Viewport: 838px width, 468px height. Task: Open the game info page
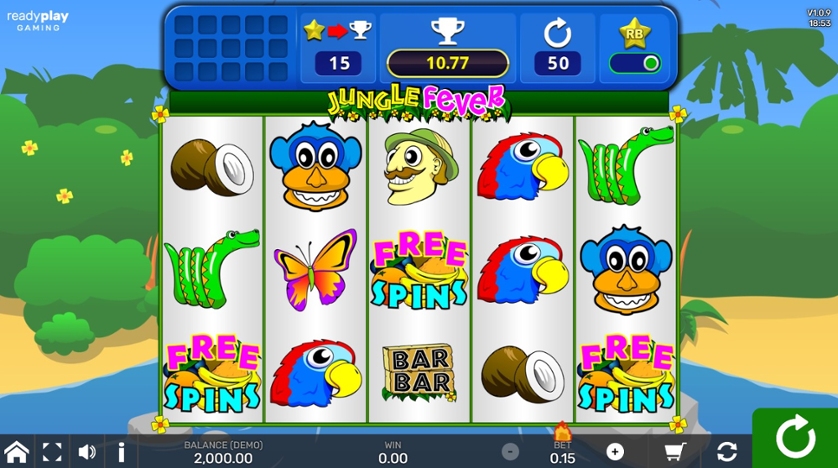(x=121, y=452)
